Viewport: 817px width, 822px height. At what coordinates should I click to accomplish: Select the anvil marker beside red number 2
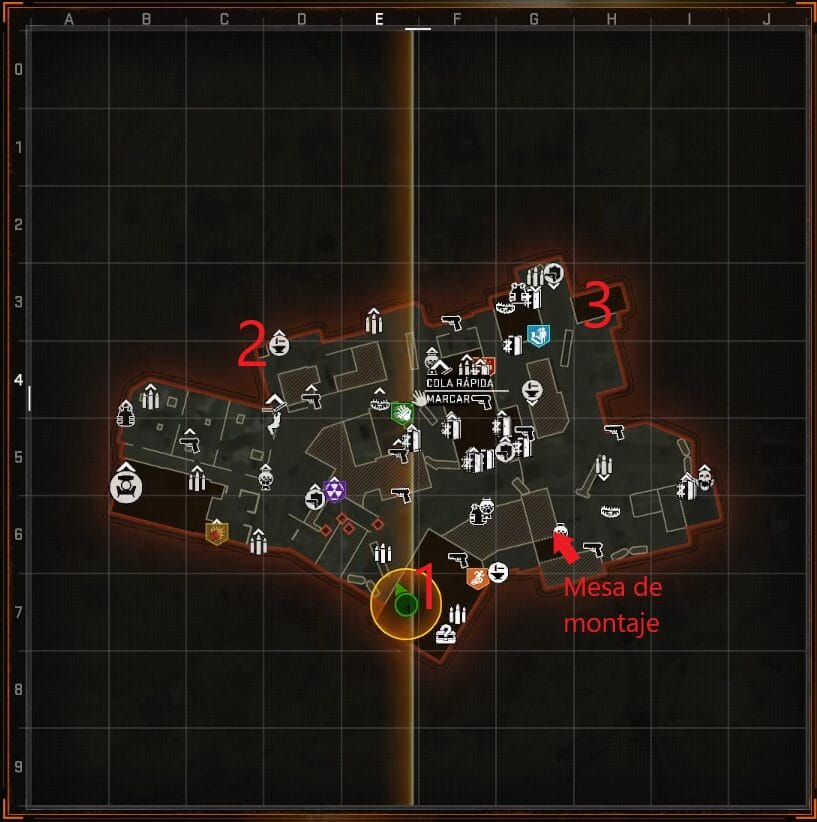(279, 344)
